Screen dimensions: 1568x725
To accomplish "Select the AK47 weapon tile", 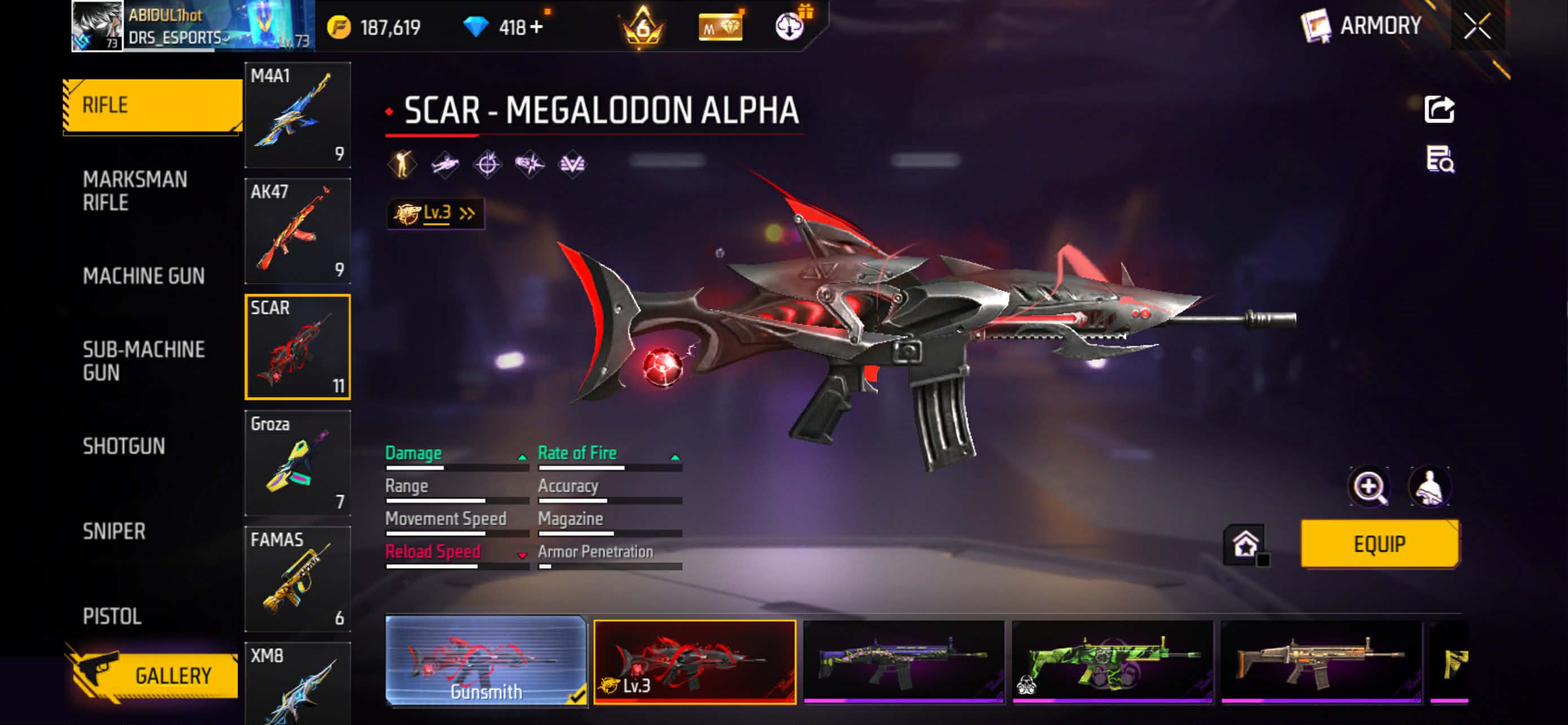I will tap(297, 231).
